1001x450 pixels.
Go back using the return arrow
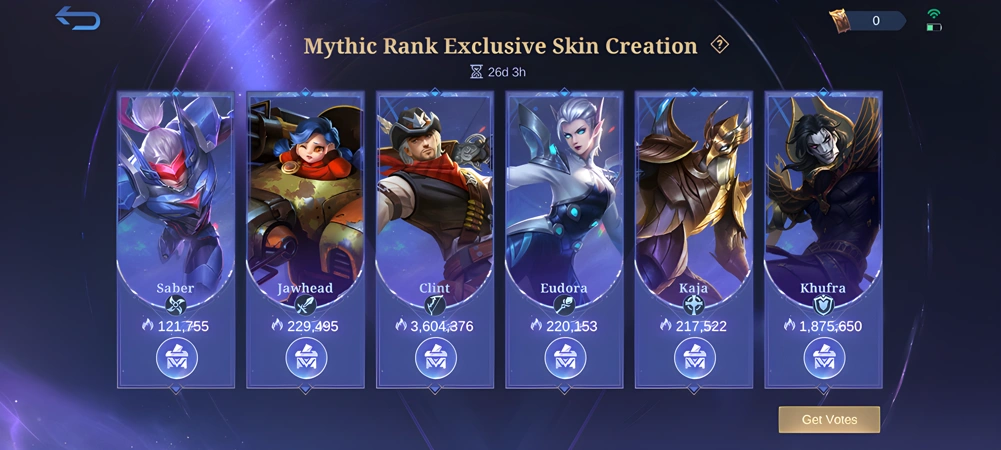point(77,18)
